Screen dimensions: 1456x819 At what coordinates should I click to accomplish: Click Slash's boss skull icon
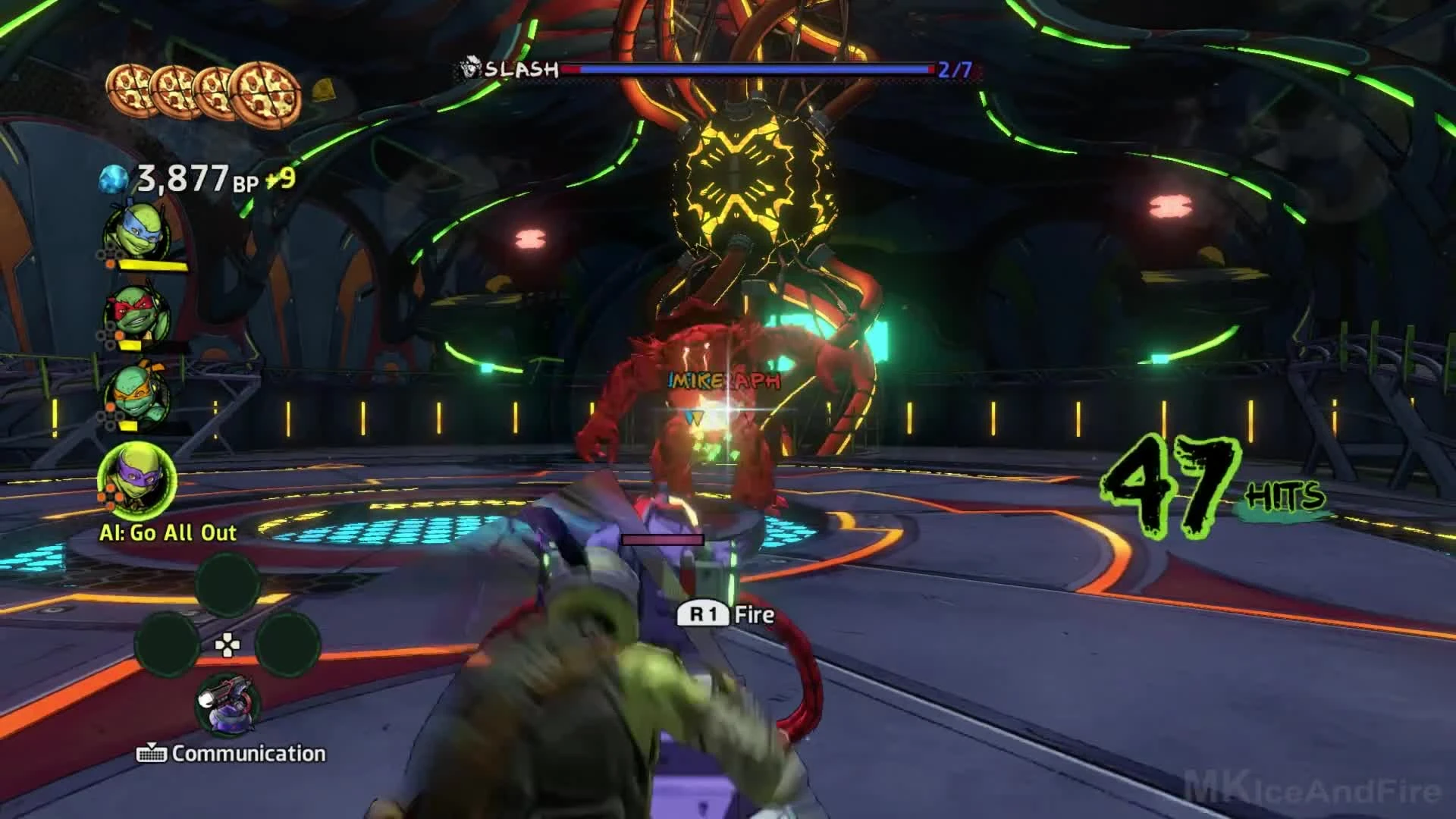470,68
